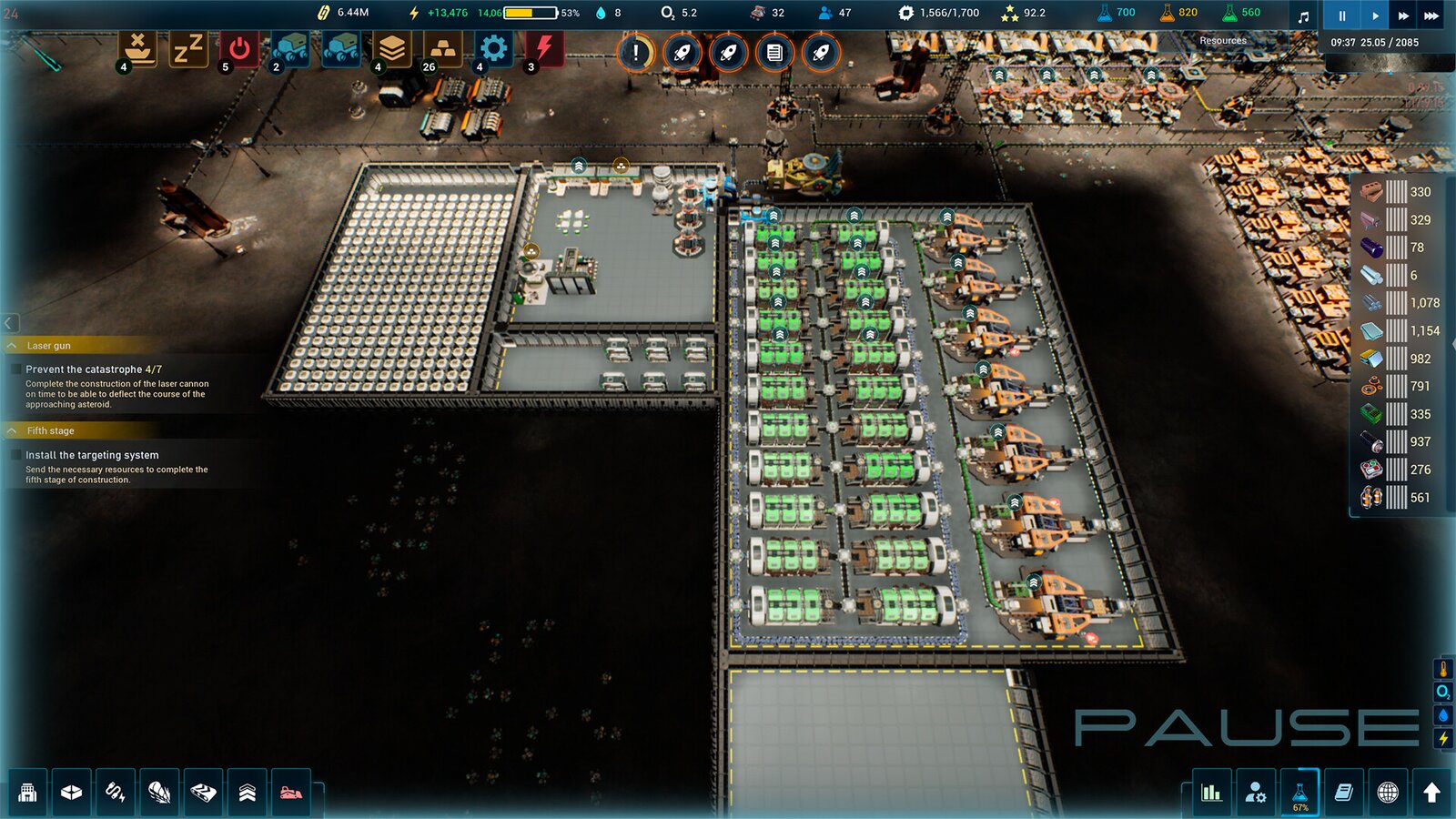Viewport: 1456px width, 819px height.
Task: Collapse the Fifth stage objective header
Action: pyautogui.click(x=13, y=430)
